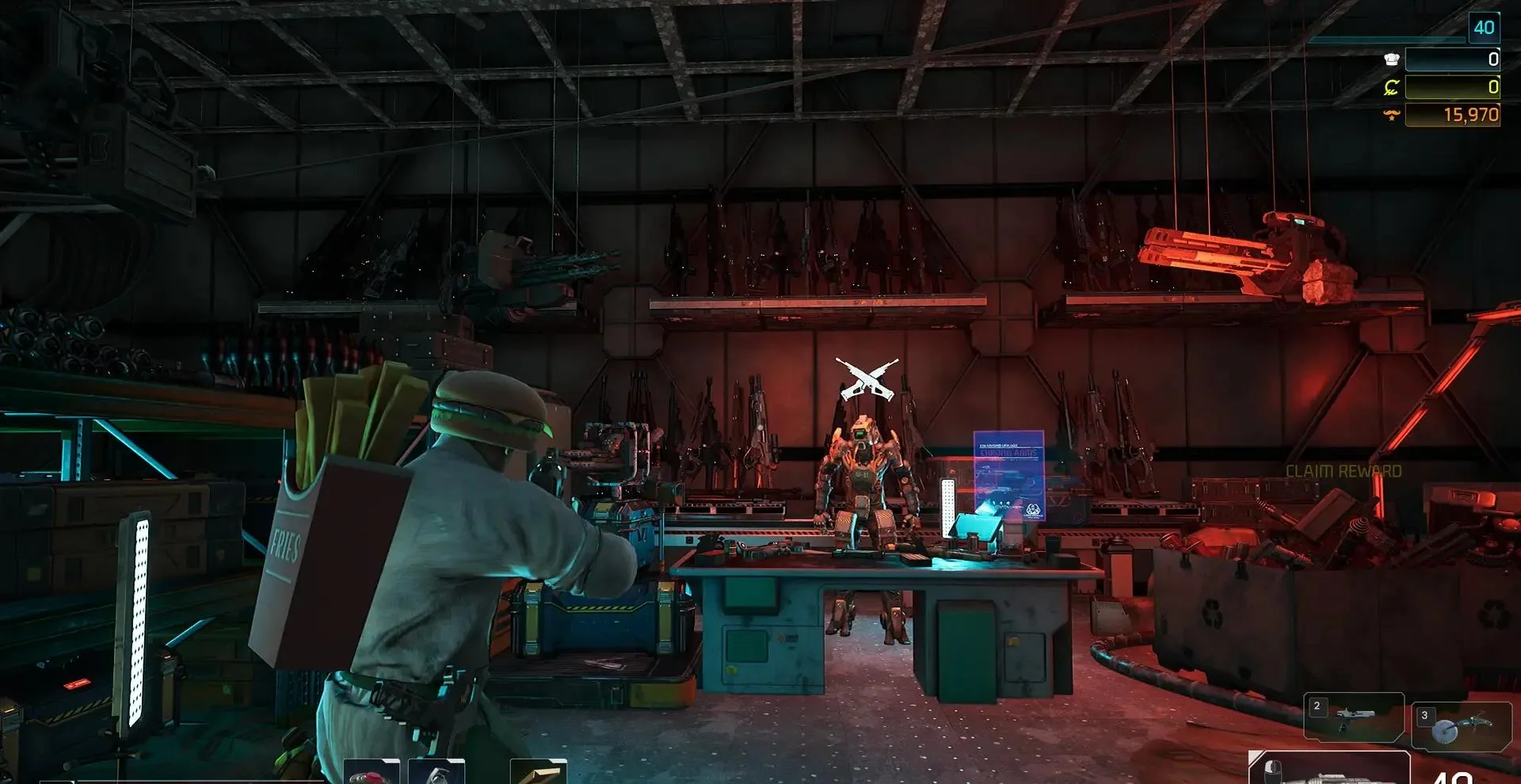This screenshot has width=1521, height=784.
Task: Click the crossed guns vendor marker
Action: (x=867, y=379)
